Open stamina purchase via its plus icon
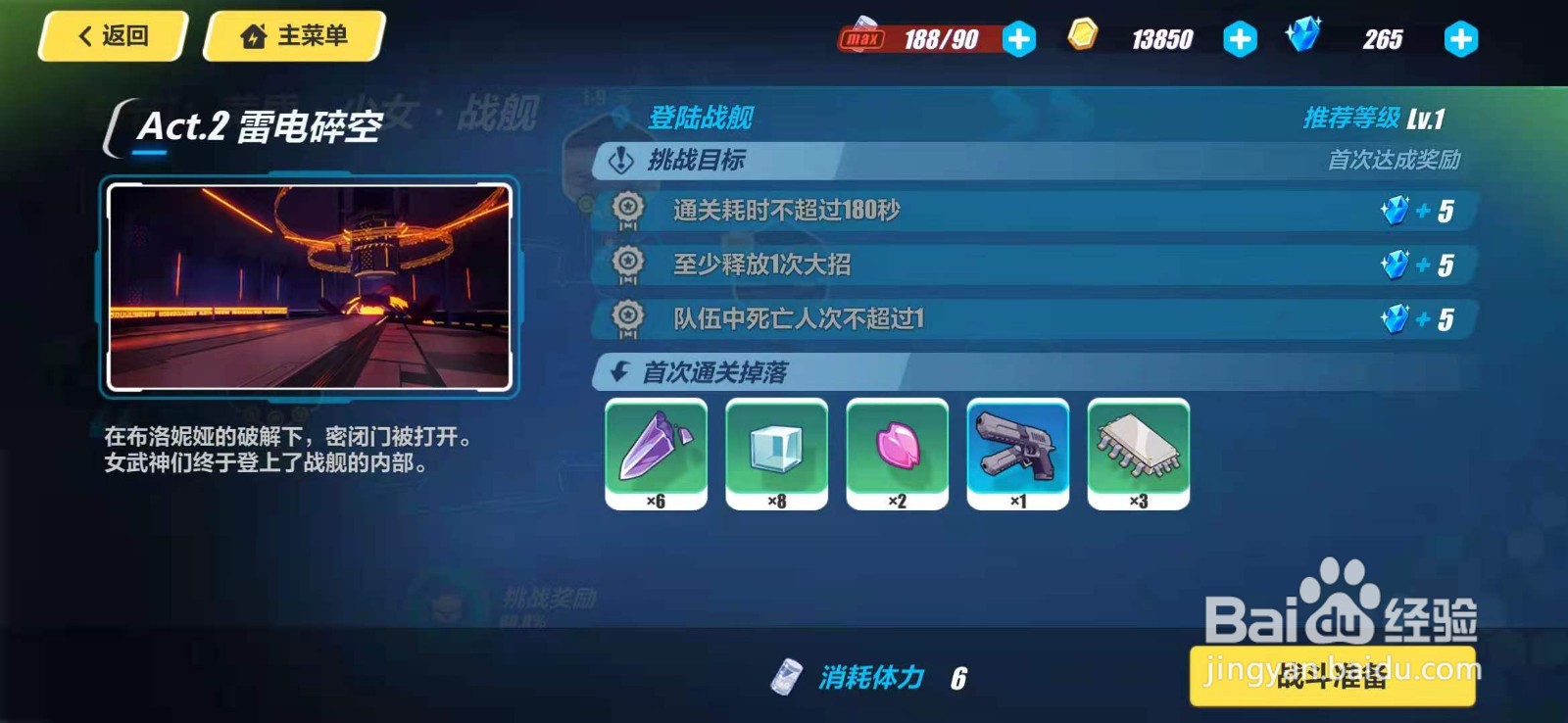Viewport: 1568px width, 723px height. [1017, 39]
